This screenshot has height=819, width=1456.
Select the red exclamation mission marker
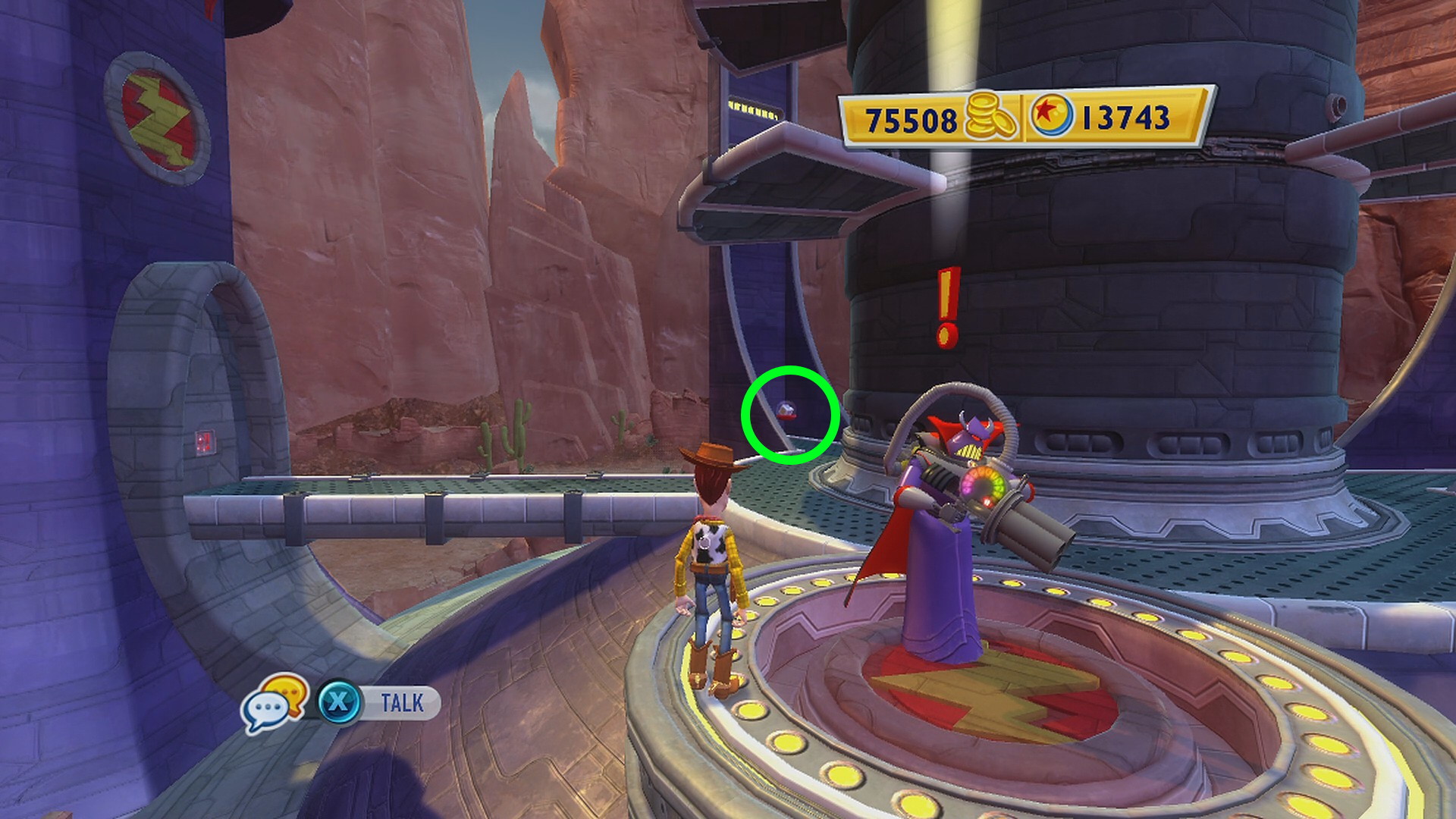(947, 307)
